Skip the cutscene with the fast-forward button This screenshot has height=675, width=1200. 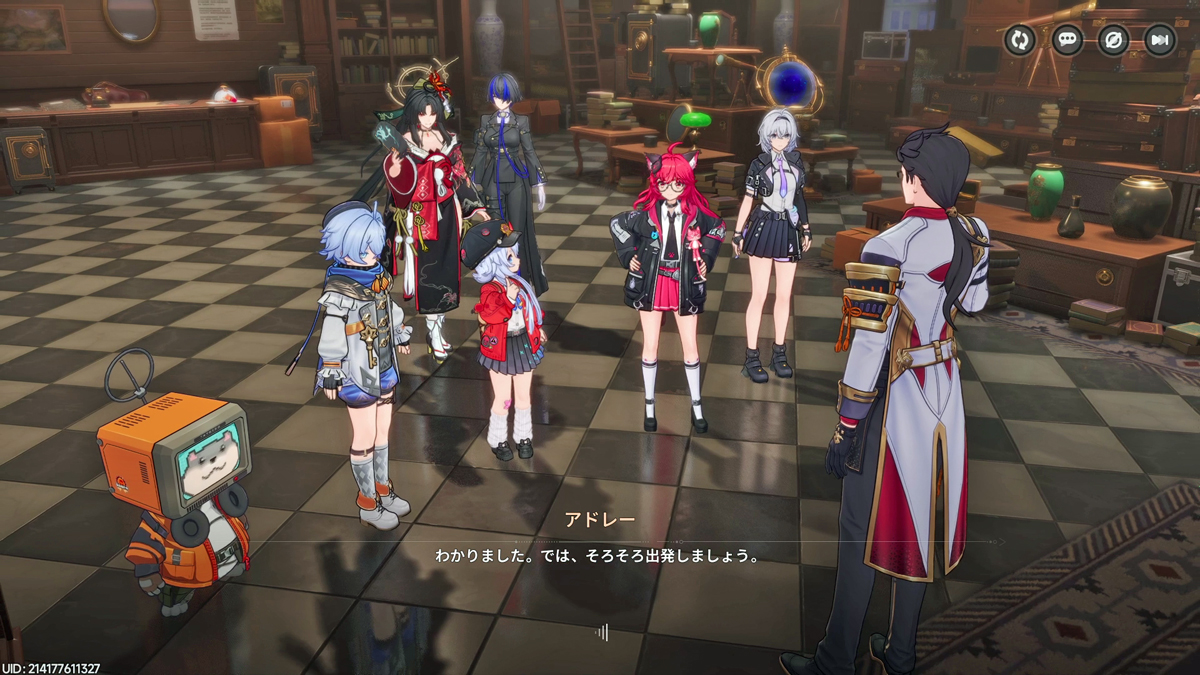pyautogui.click(x=1160, y=40)
